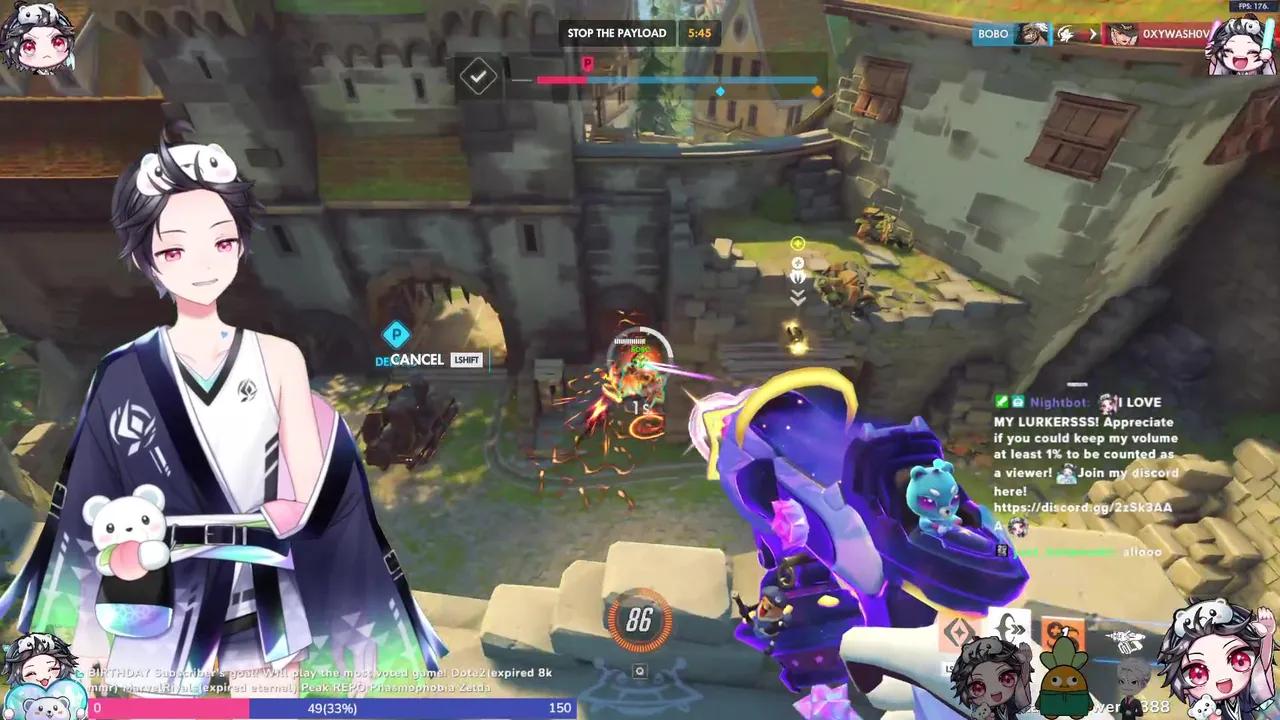
Task: Click the weapon icon in the kill feed
Action: point(1066,33)
